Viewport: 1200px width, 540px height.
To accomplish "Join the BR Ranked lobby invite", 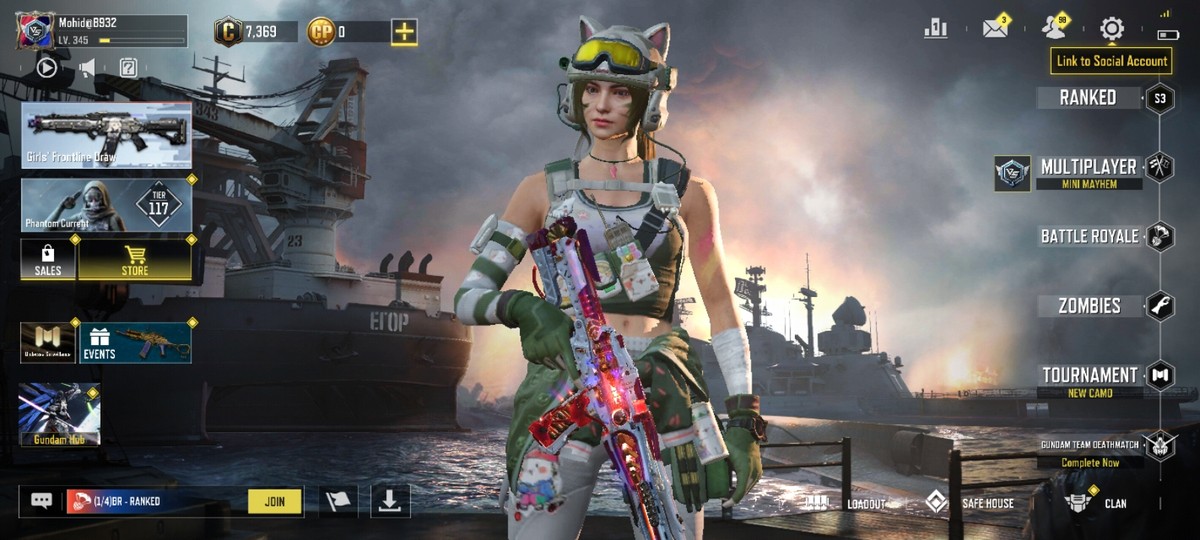I will (274, 501).
